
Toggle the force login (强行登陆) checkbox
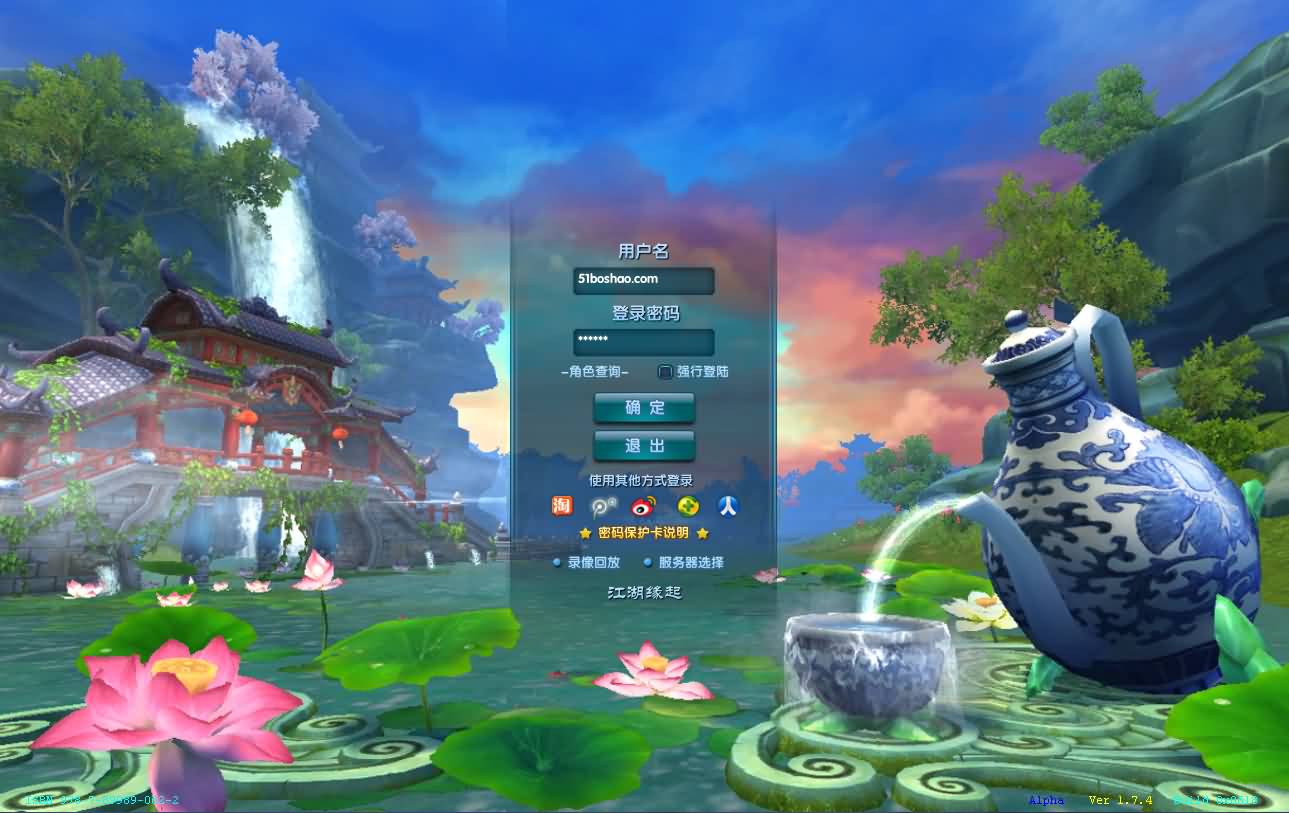[x=665, y=372]
